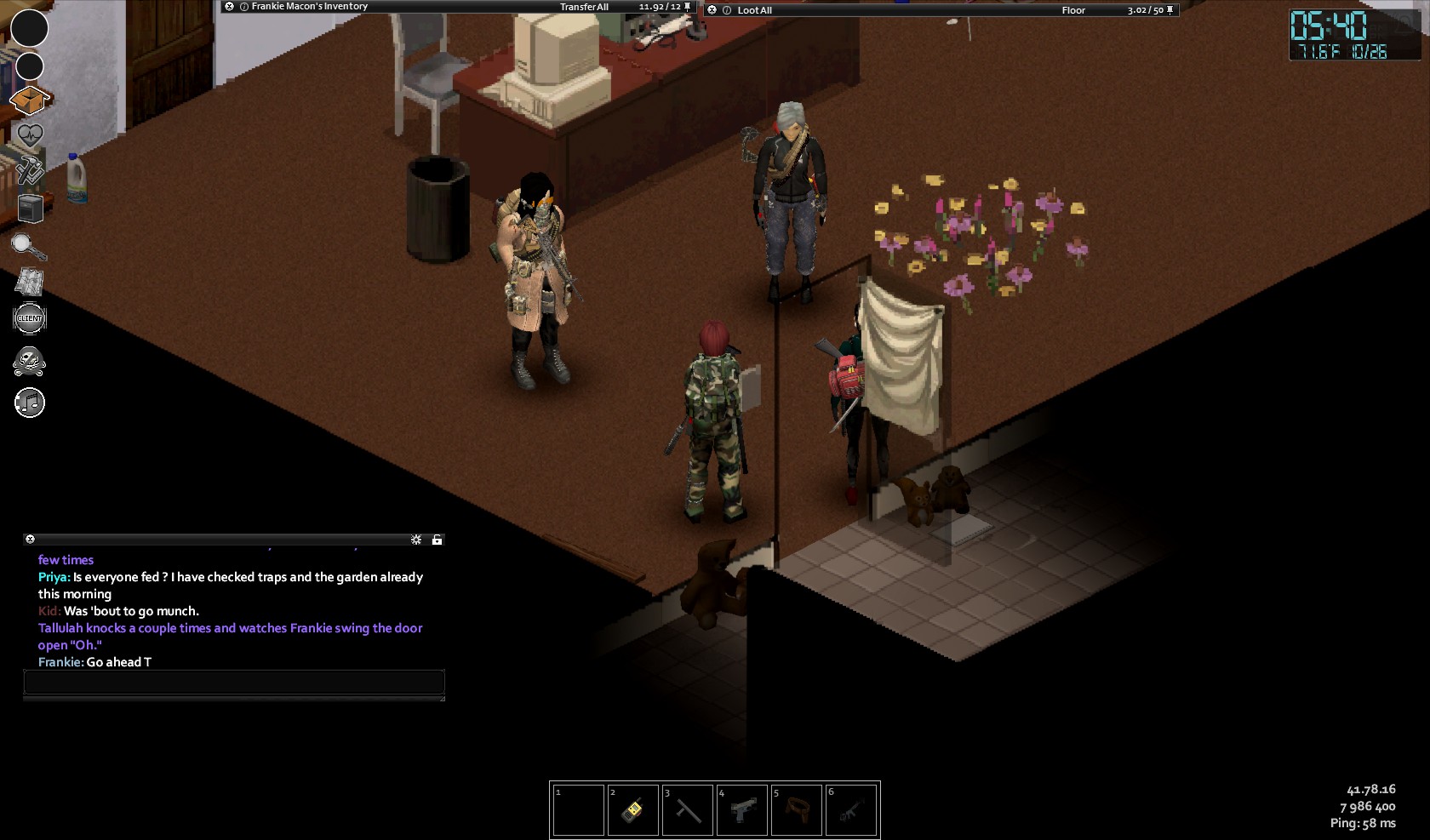Click Transfer All in the inventory bar
Screen dimensions: 1430x840
coord(584,7)
